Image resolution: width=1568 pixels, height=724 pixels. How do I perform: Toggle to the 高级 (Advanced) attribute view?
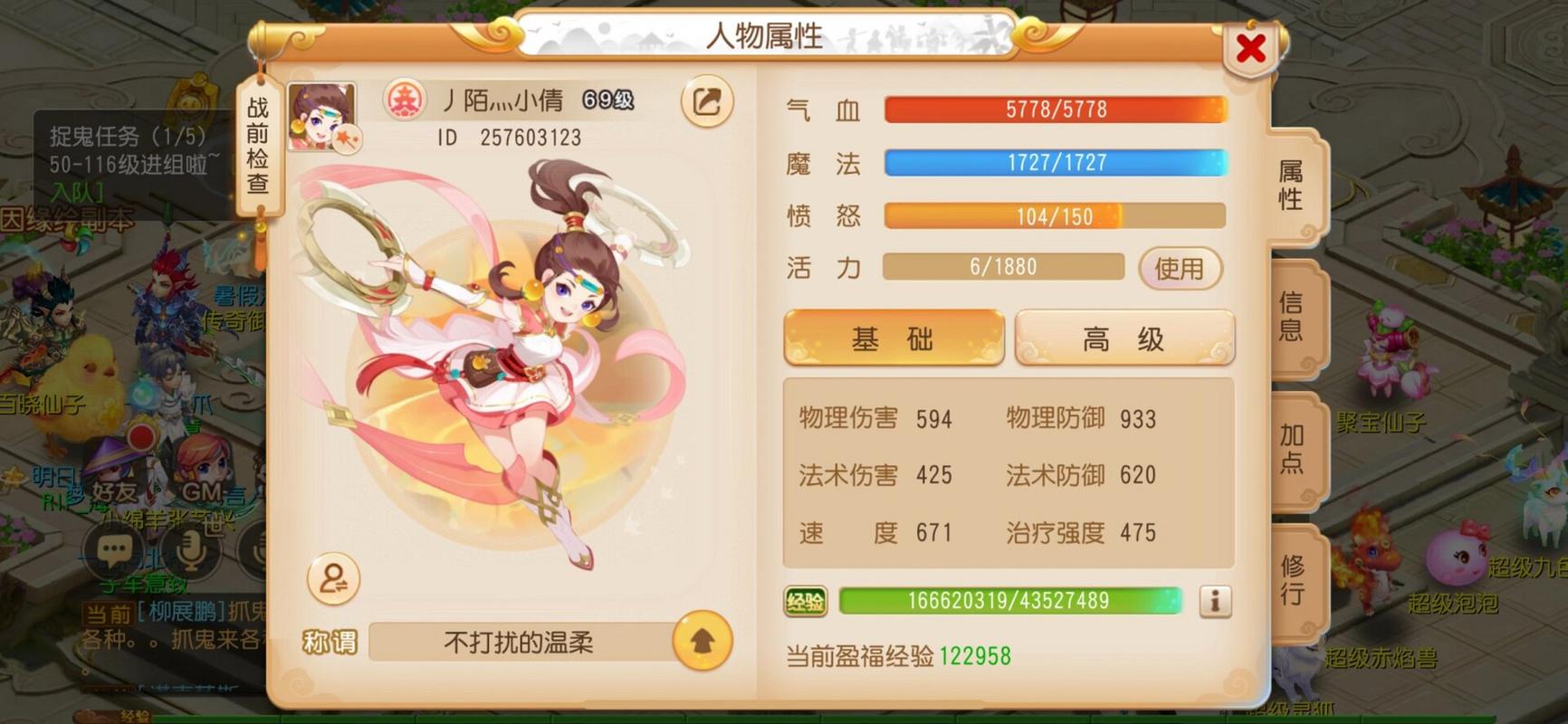click(x=1123, y=337)
